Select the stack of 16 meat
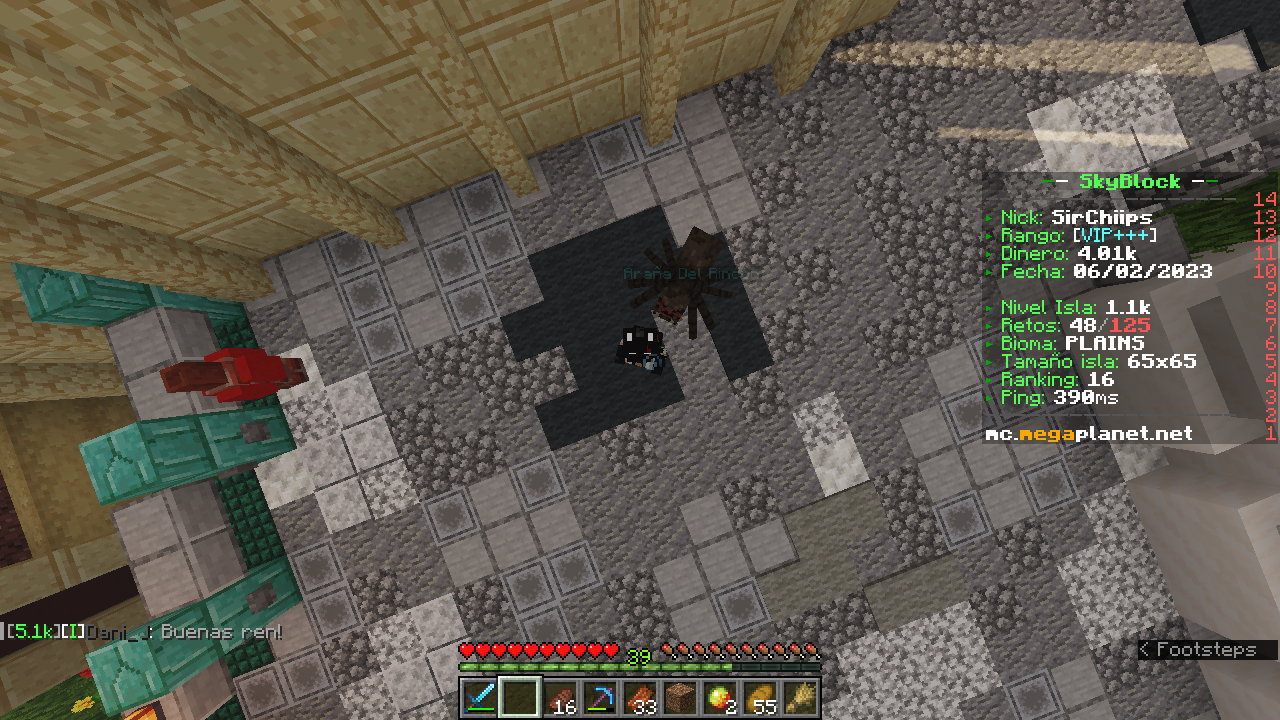Image resolution: width=1280 pixels, height=720 pixels. coord(561,697)
